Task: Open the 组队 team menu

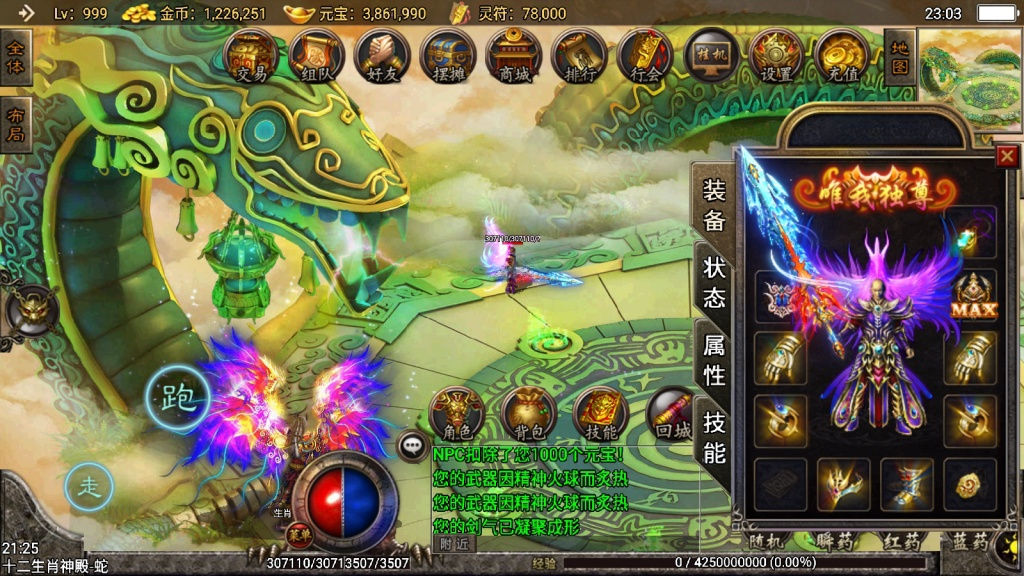Action: point(317,56)
